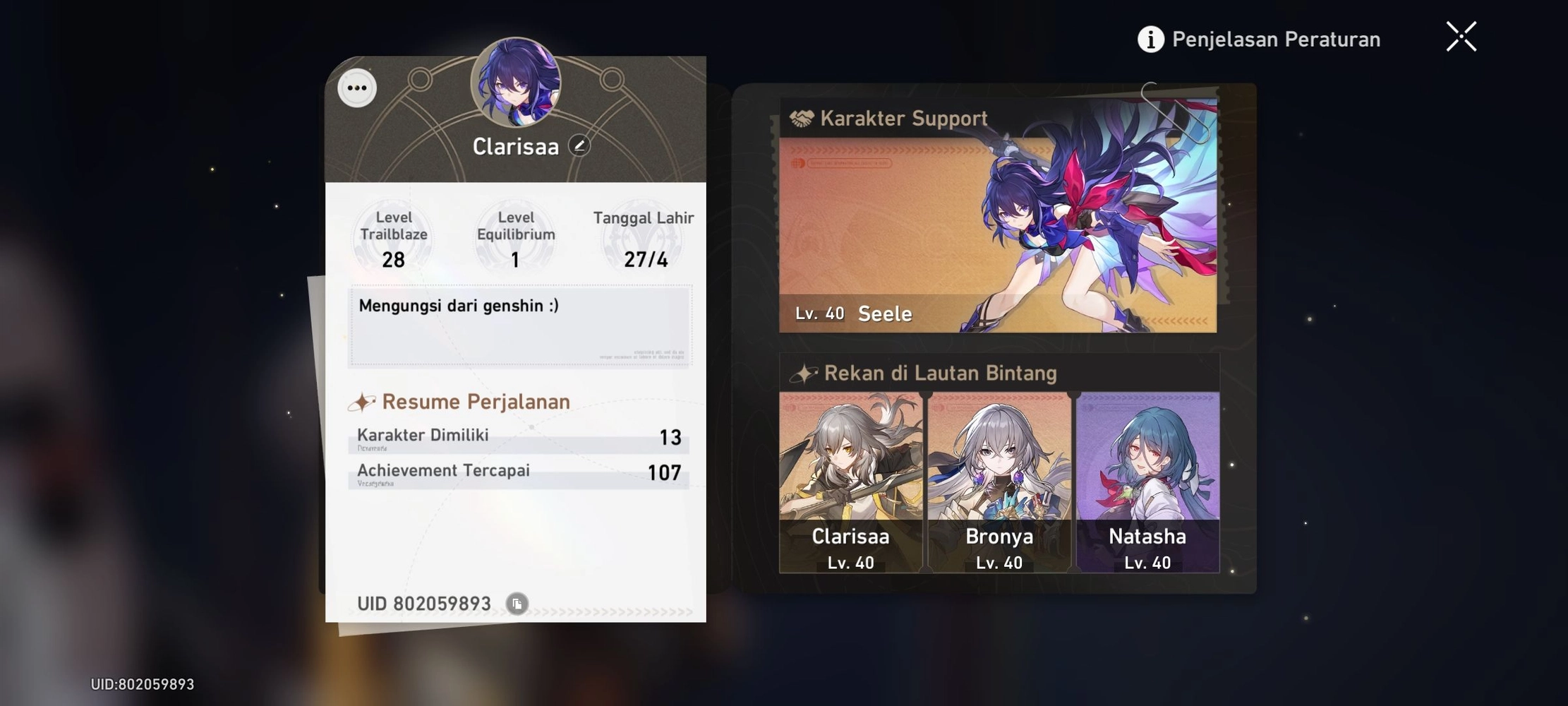
Task: Open the more options ellipsis menu
Action: [x=356, y=88]
